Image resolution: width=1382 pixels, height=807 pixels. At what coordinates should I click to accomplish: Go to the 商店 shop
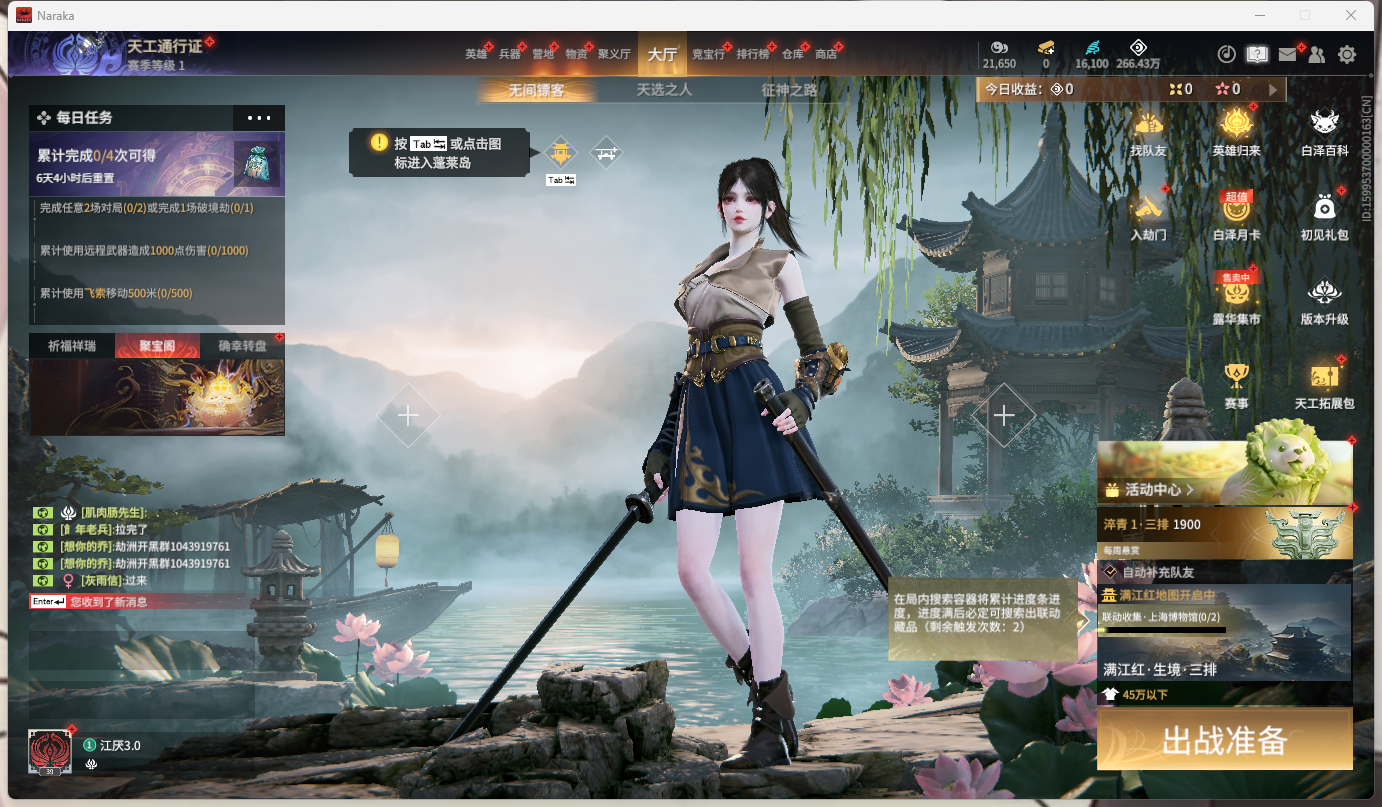click(x=826, y=54)
